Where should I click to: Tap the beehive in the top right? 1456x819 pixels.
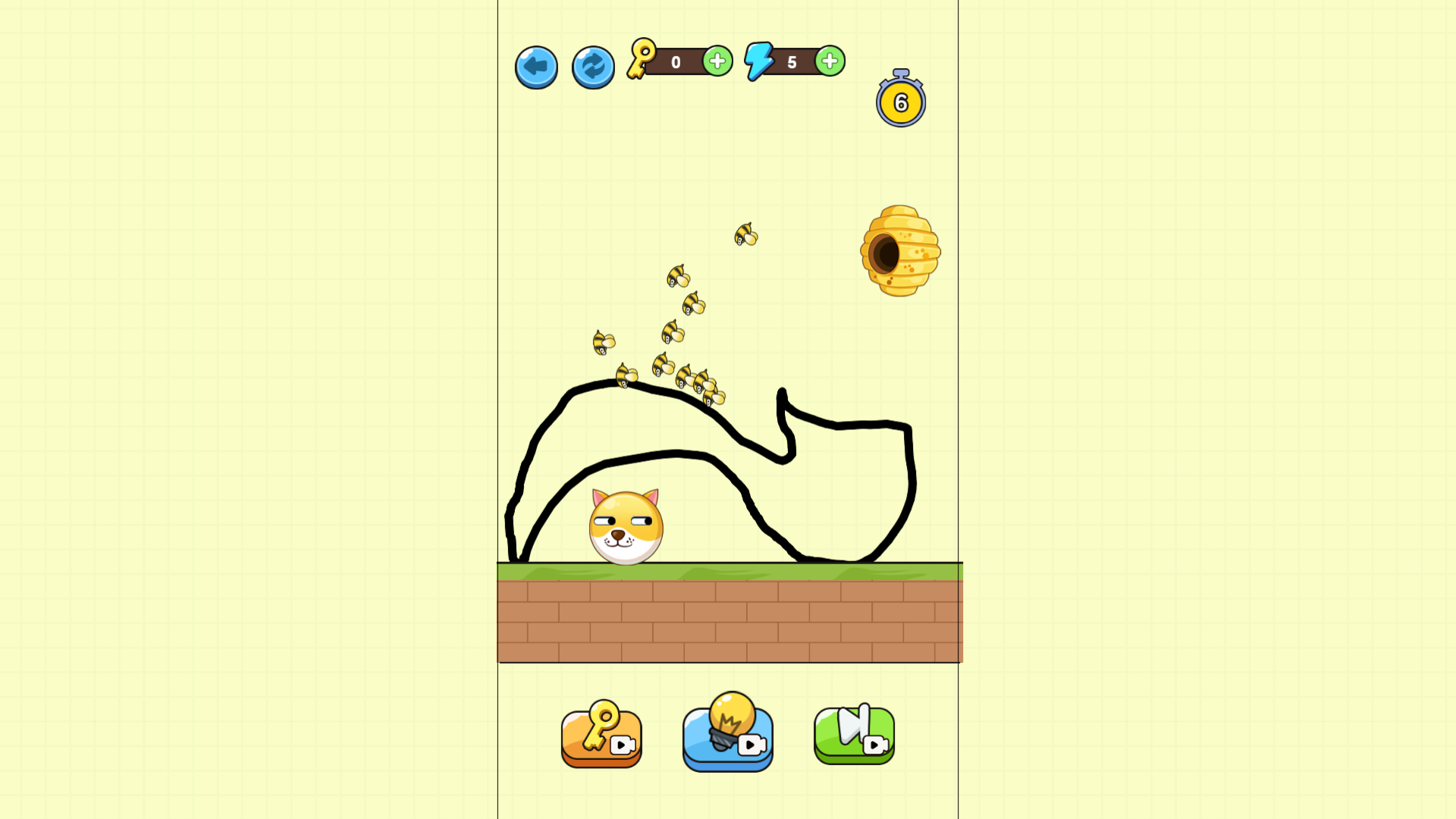(899, 250)
